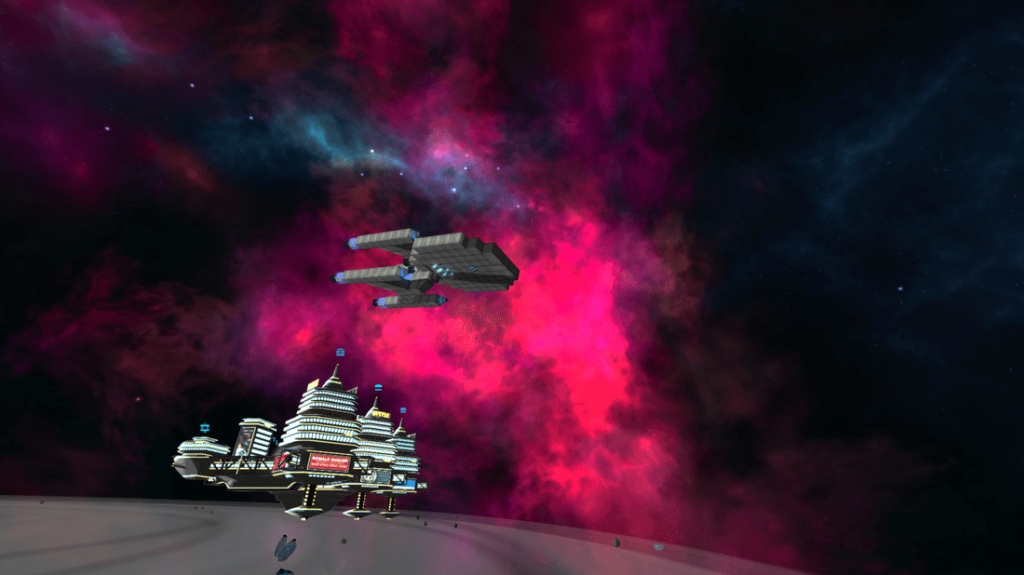Select the cyan stacked-bars marker above the station

pyautogui.click(x=378, y=387)
